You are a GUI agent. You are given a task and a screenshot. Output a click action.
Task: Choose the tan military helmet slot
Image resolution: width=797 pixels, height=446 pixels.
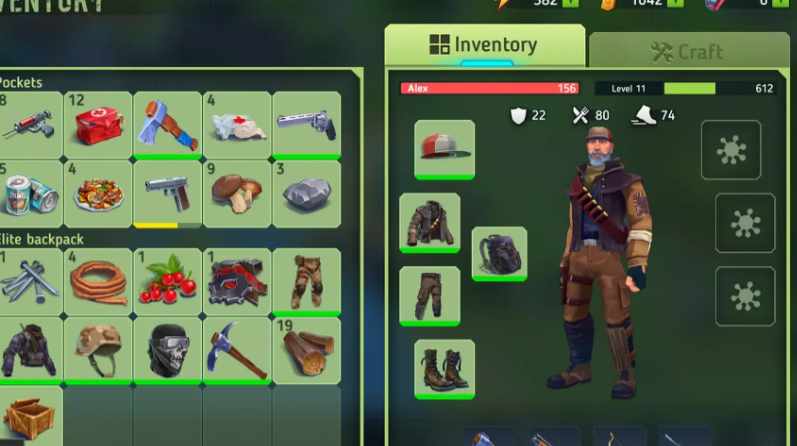[98, 349]
